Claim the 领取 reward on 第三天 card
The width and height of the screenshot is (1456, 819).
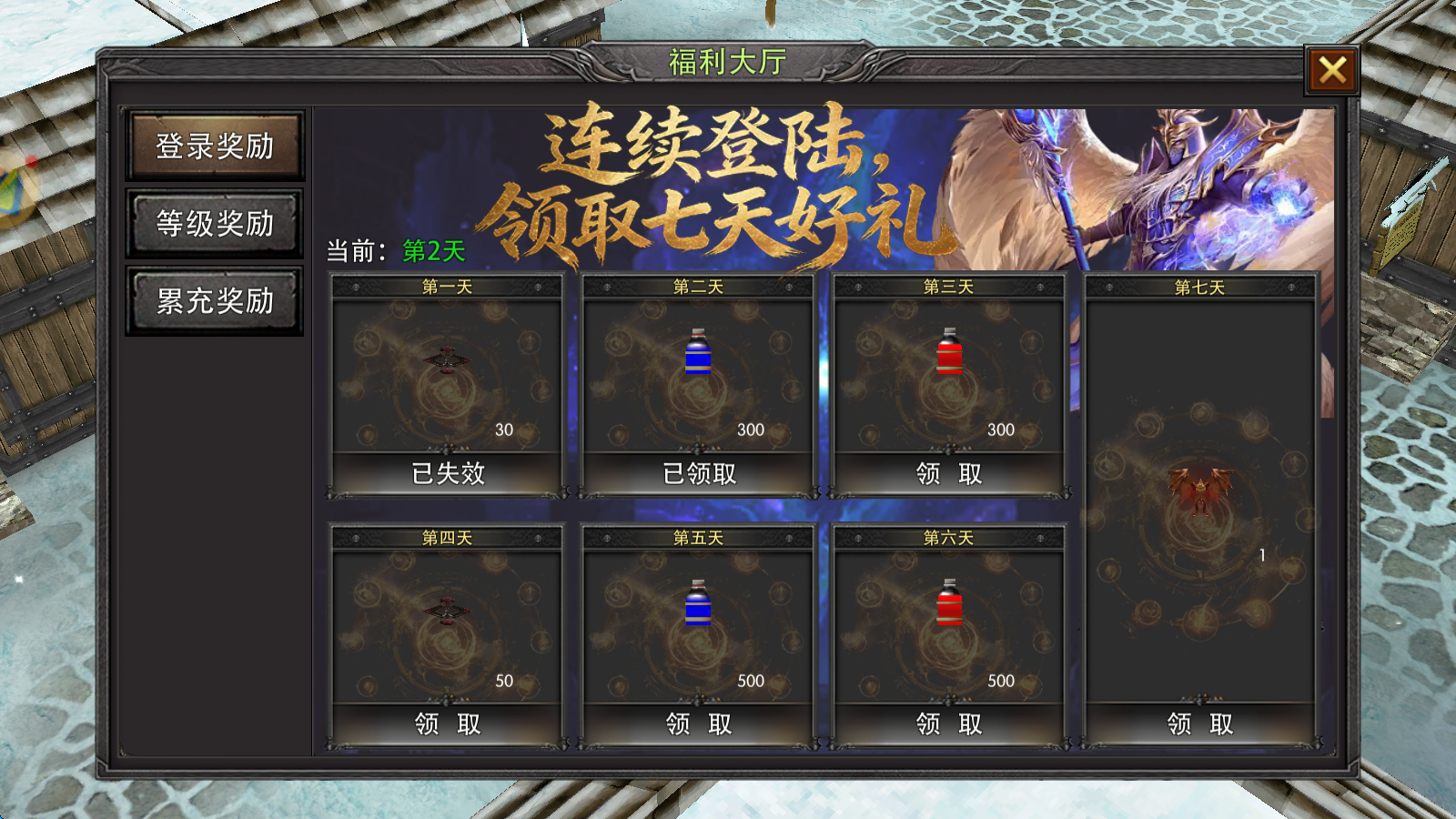[x=948, y=474]
